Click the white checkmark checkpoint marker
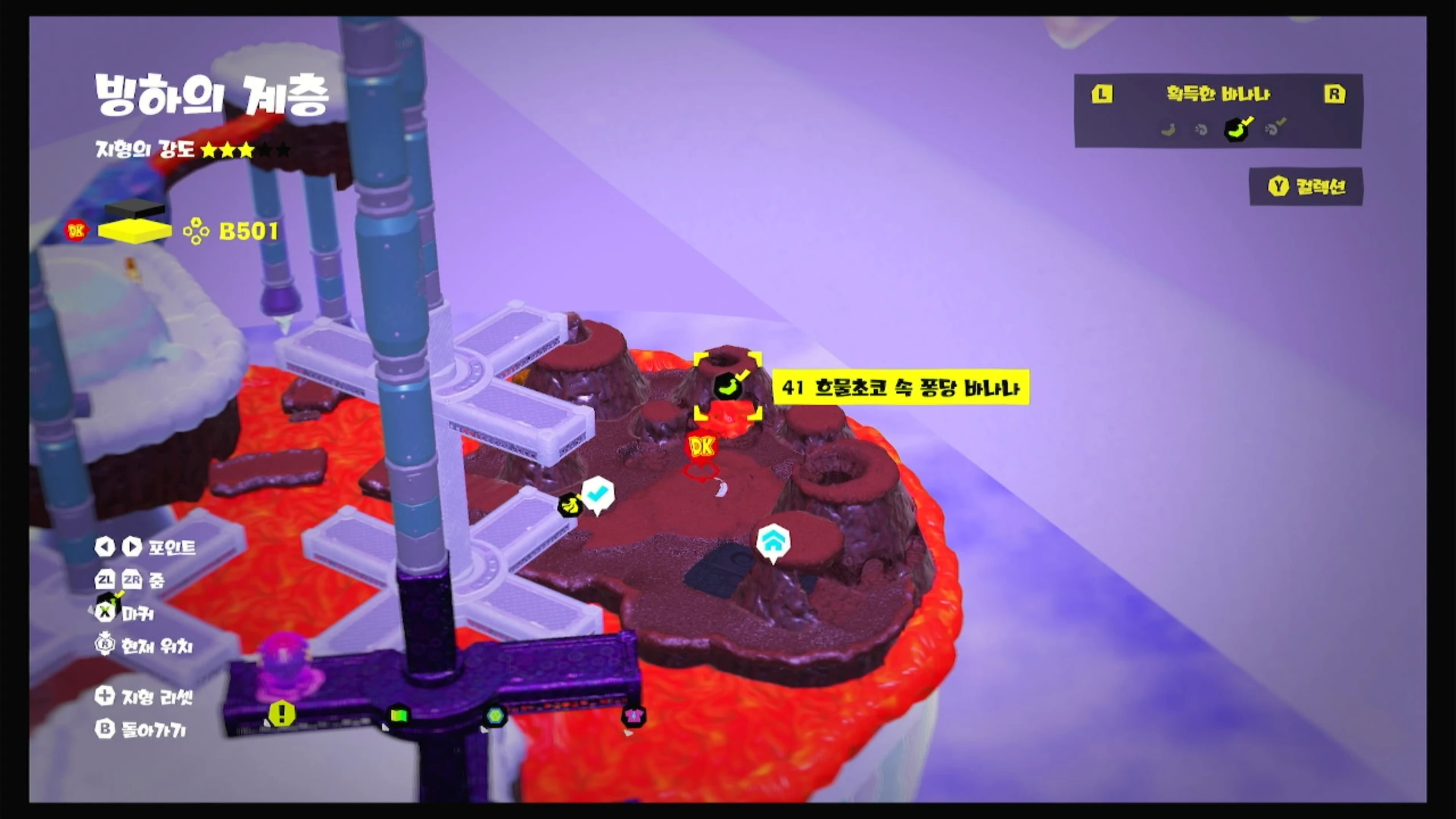 pos(597,494)
